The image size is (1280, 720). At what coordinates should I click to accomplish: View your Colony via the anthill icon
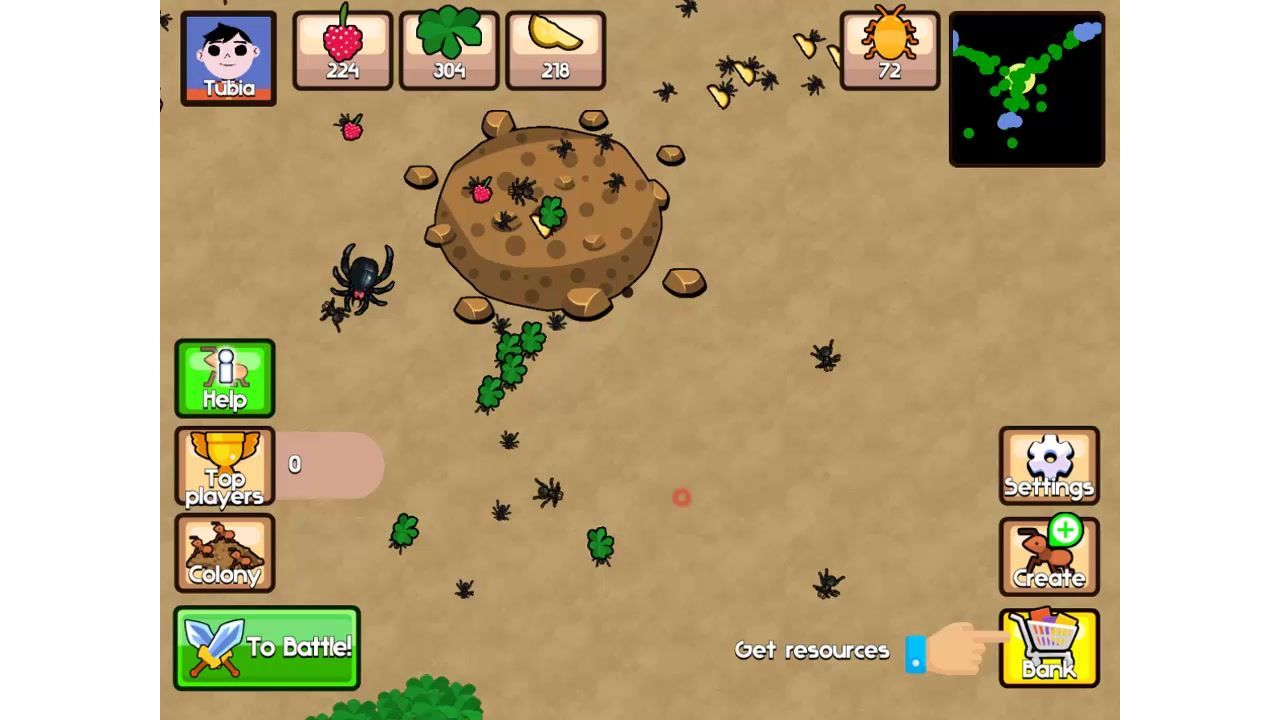pos(224,555)
